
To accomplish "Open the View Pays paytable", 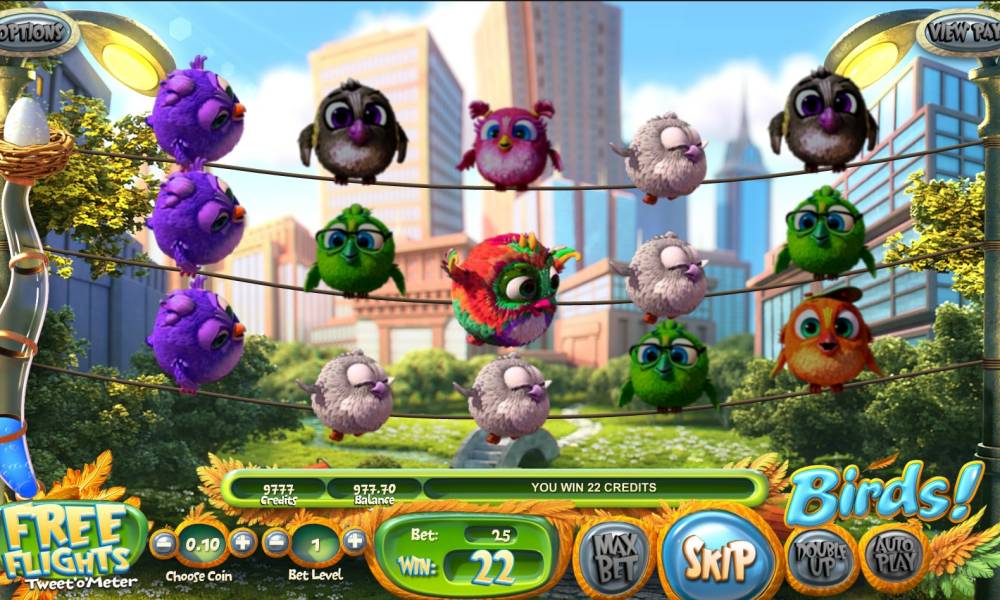I will pos(961,33).
